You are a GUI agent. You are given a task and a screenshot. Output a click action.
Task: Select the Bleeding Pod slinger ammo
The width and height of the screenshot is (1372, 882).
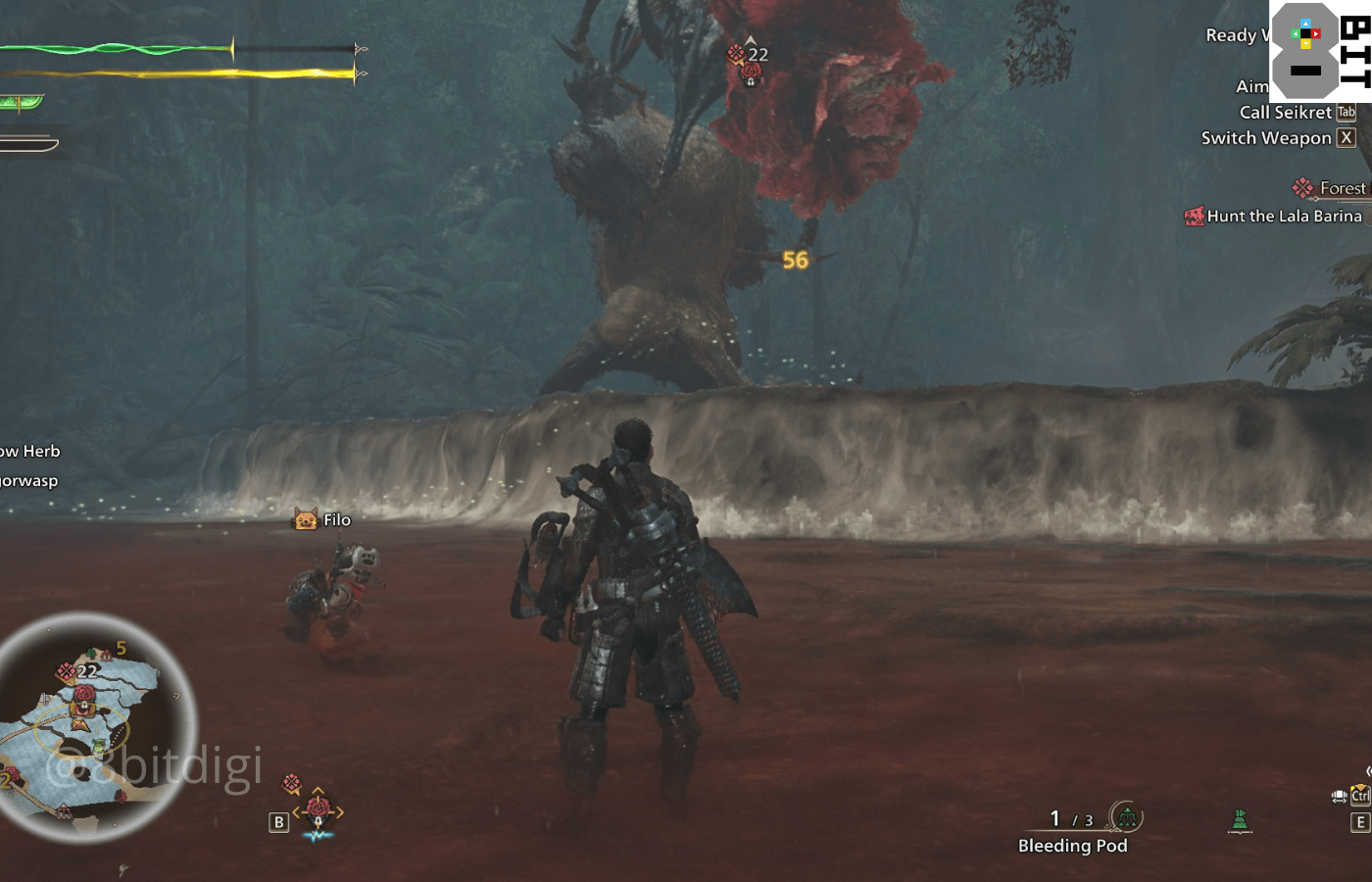[x=1072, y=846]
